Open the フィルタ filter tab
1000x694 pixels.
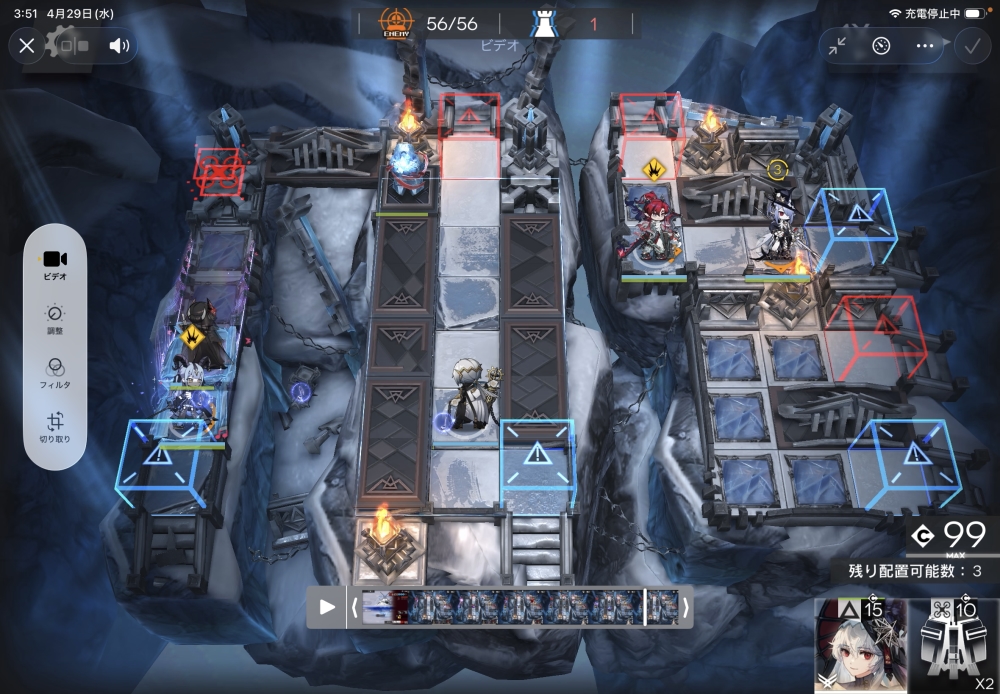click(x=55, y=374)
